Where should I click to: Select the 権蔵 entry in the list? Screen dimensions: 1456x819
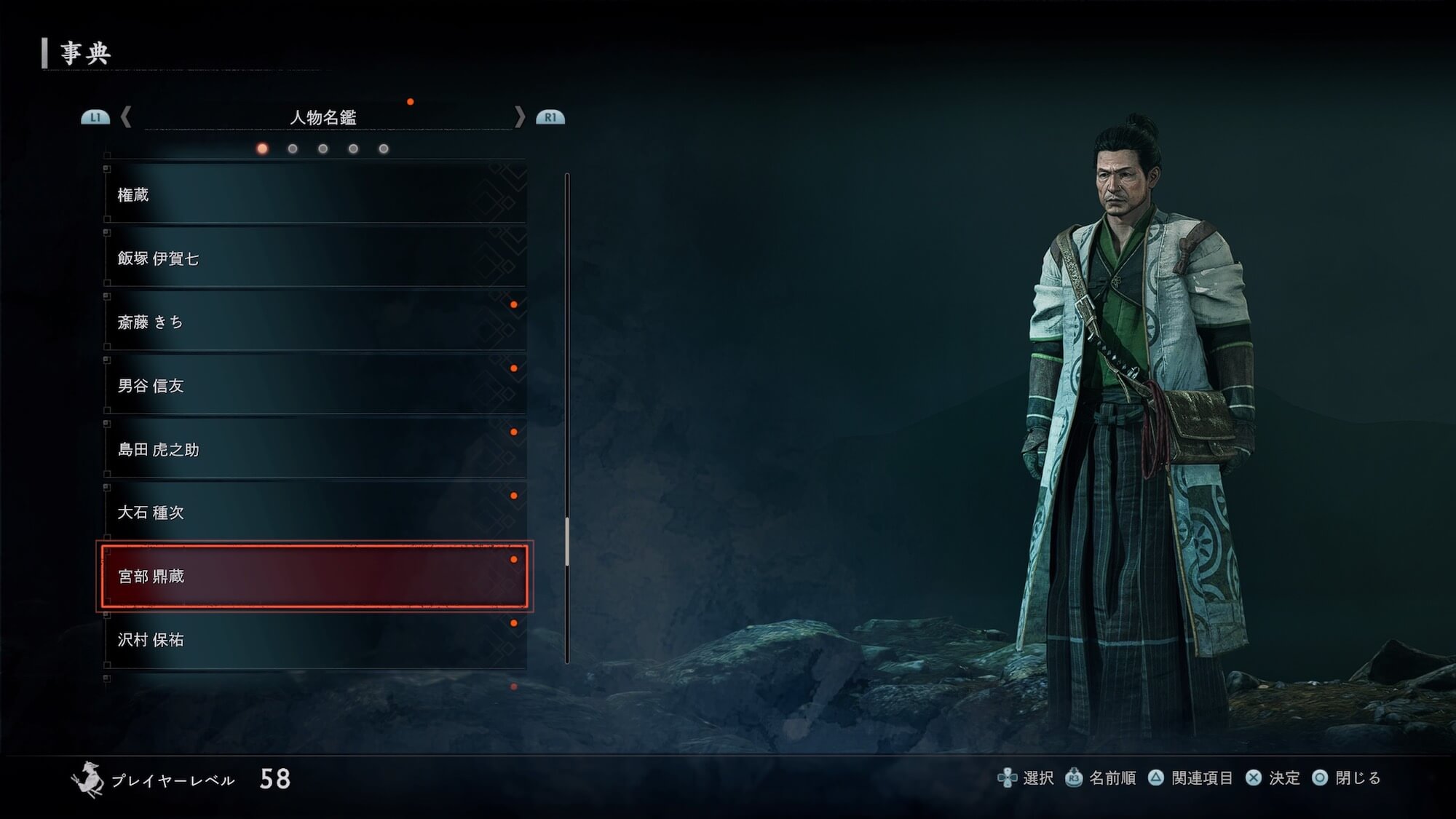click(x=314, y=194)
